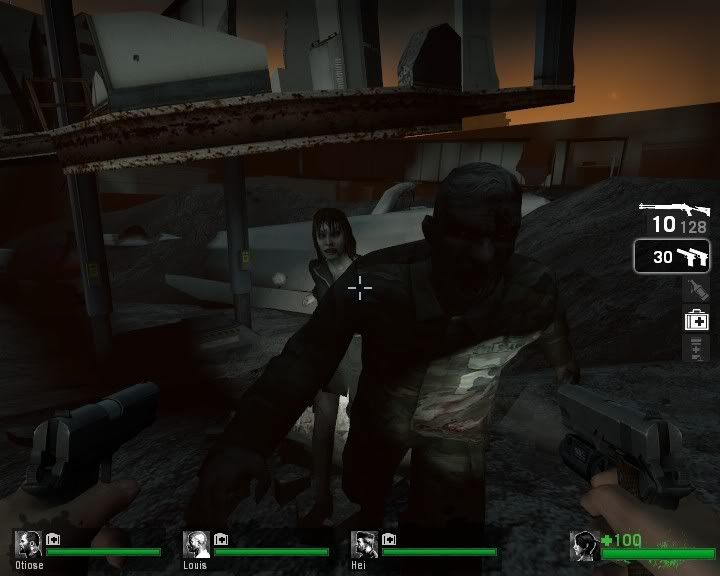Click teammate Hei's portrait
This screenshot has width=720, height=576.
click(362, 544)
